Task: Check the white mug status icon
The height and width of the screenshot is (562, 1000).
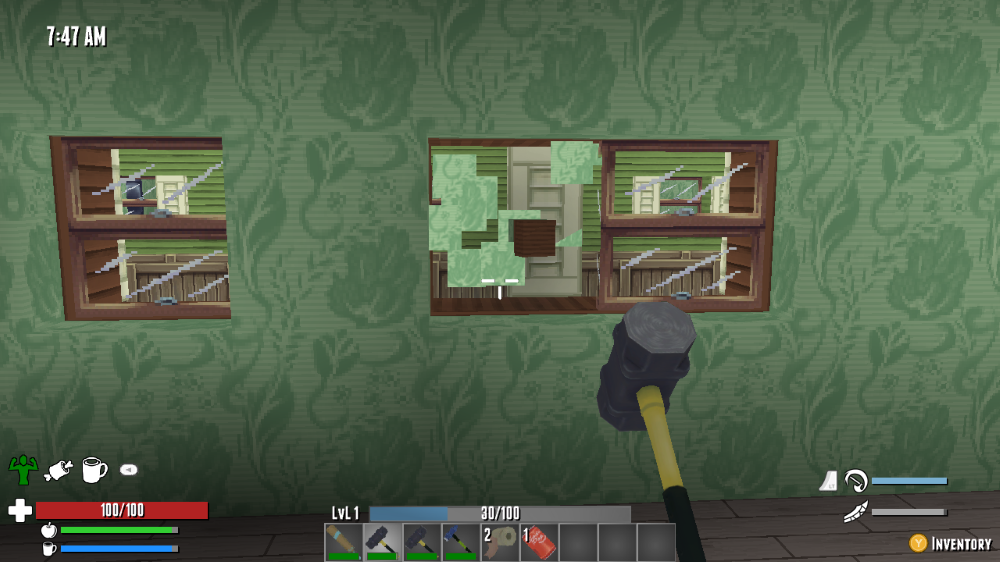Action: point(94,468)
